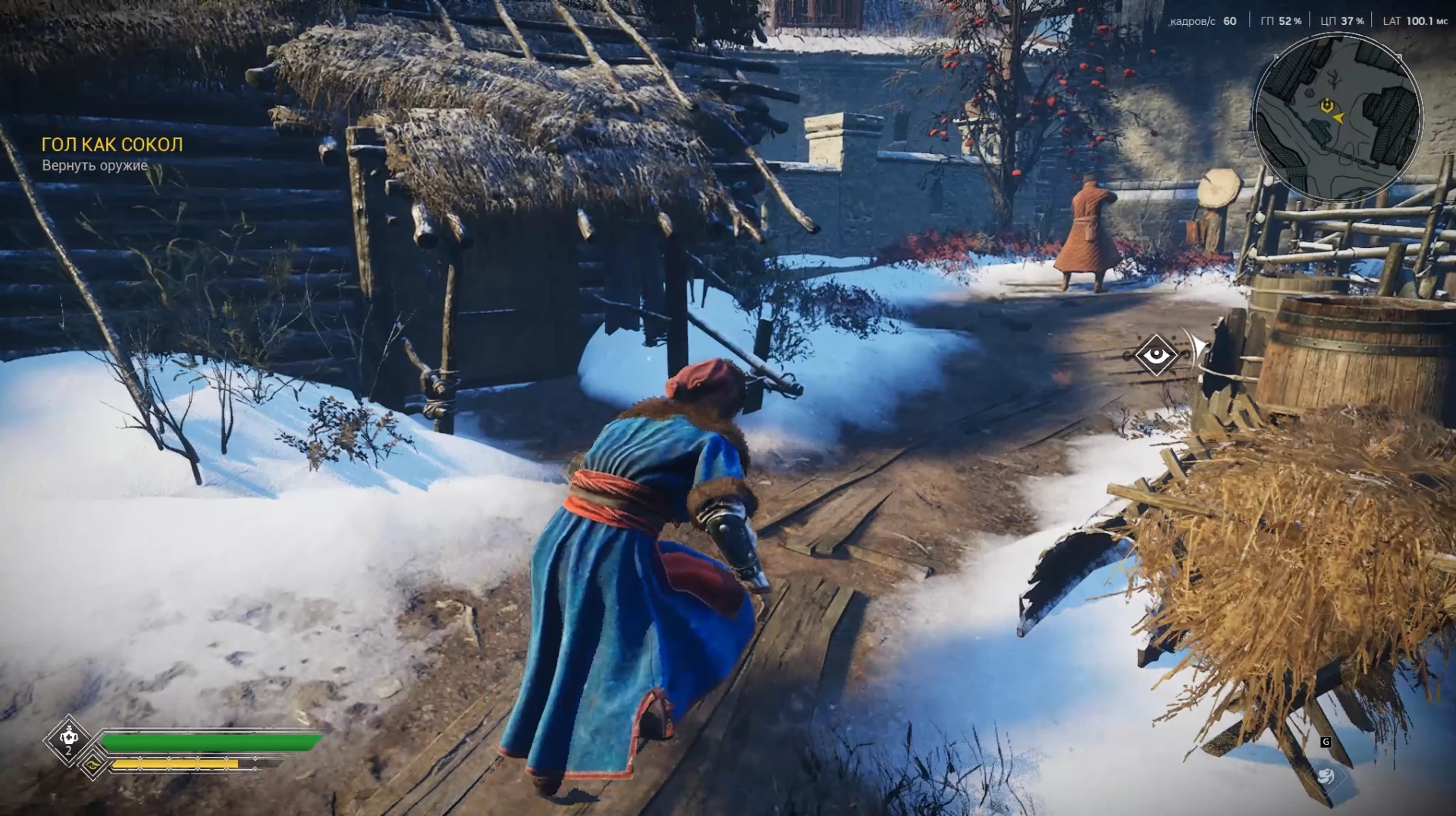Screen dimensions: 1456x816
Task: Use the healing potion slot
Action: coord(69,737)
